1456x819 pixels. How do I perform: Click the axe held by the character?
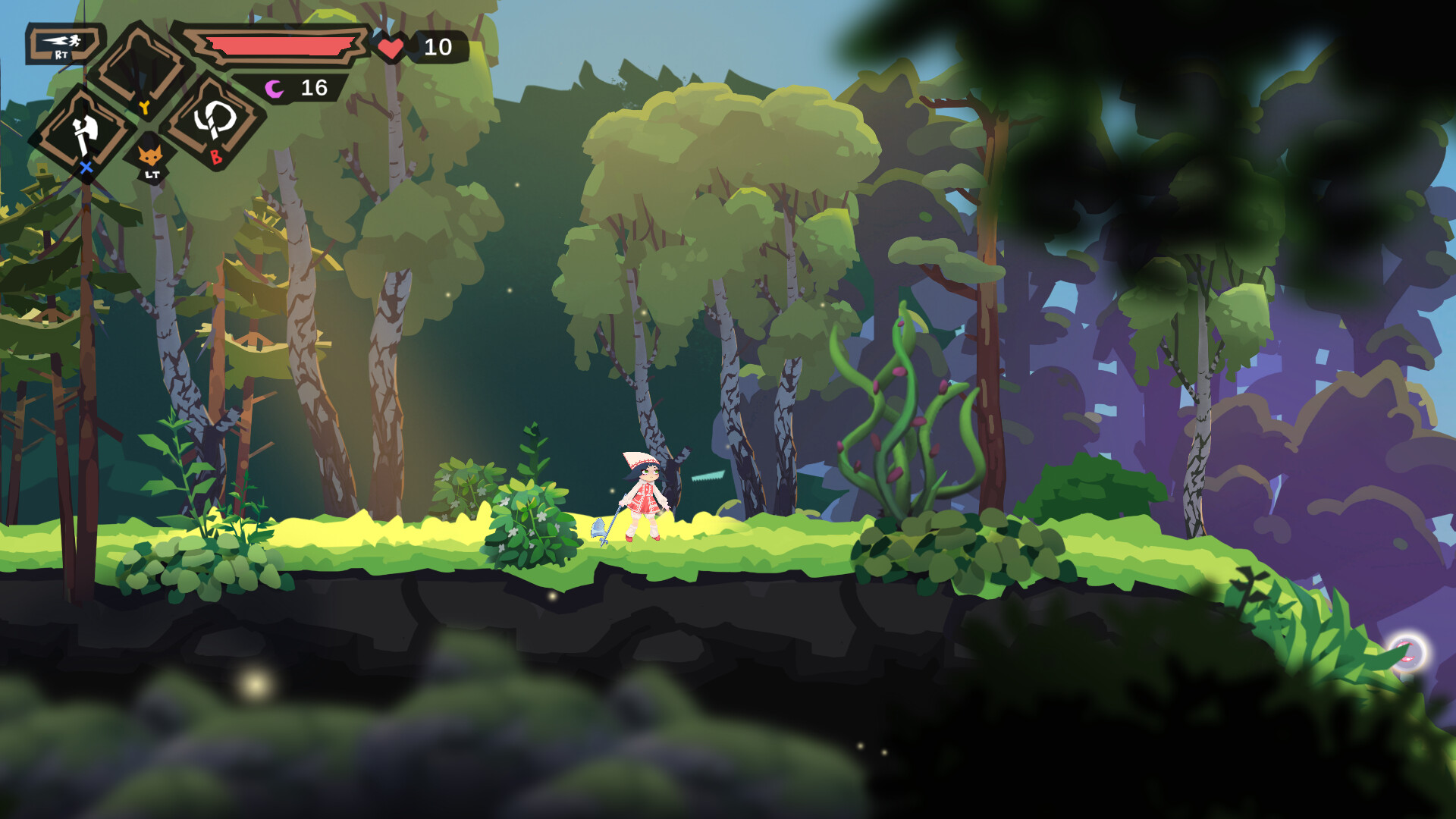[599, 527]
